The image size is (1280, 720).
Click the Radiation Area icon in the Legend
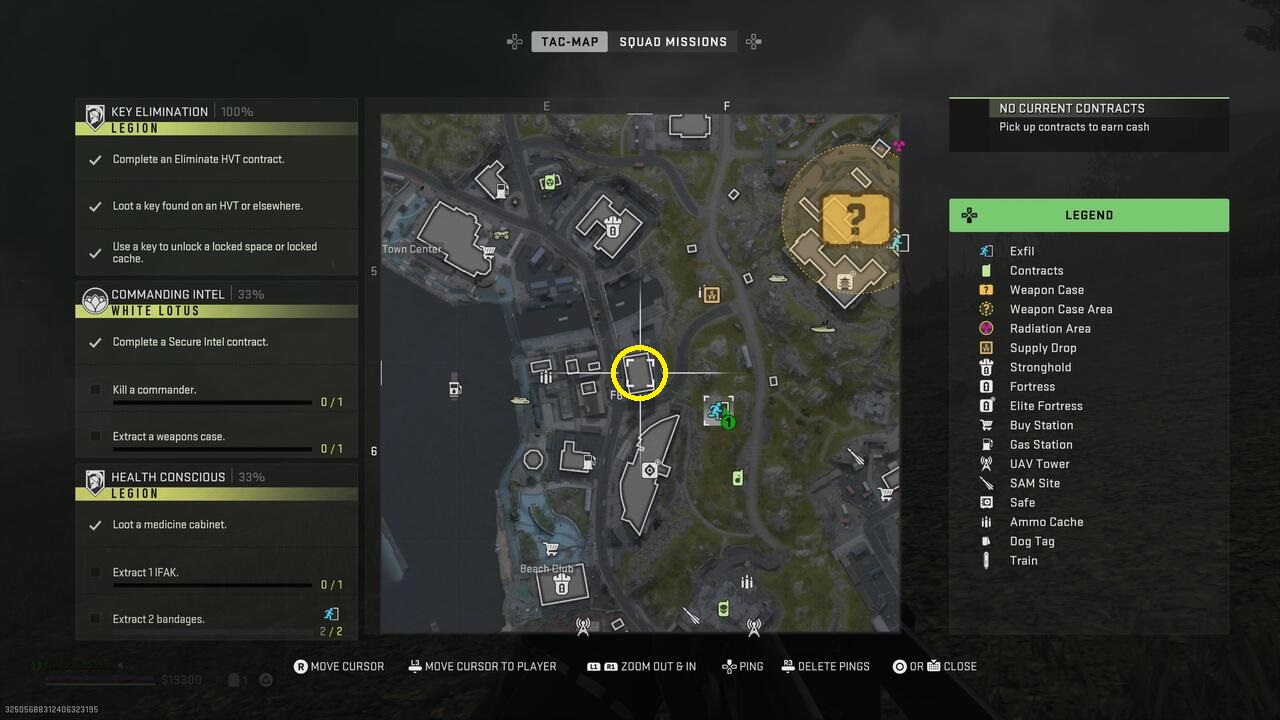click(x=985, y=328)
